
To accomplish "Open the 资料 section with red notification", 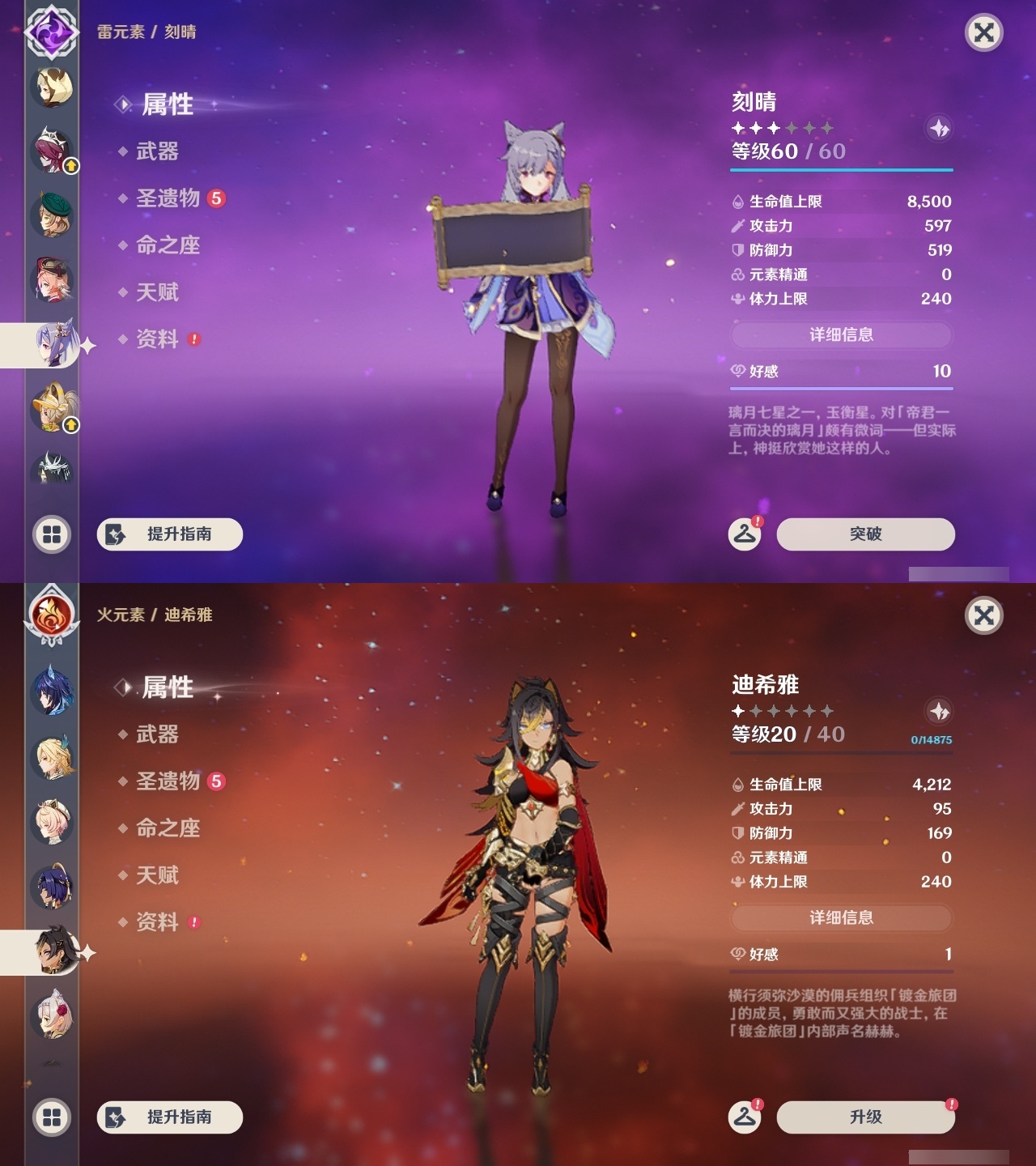I will click(157, 340).
